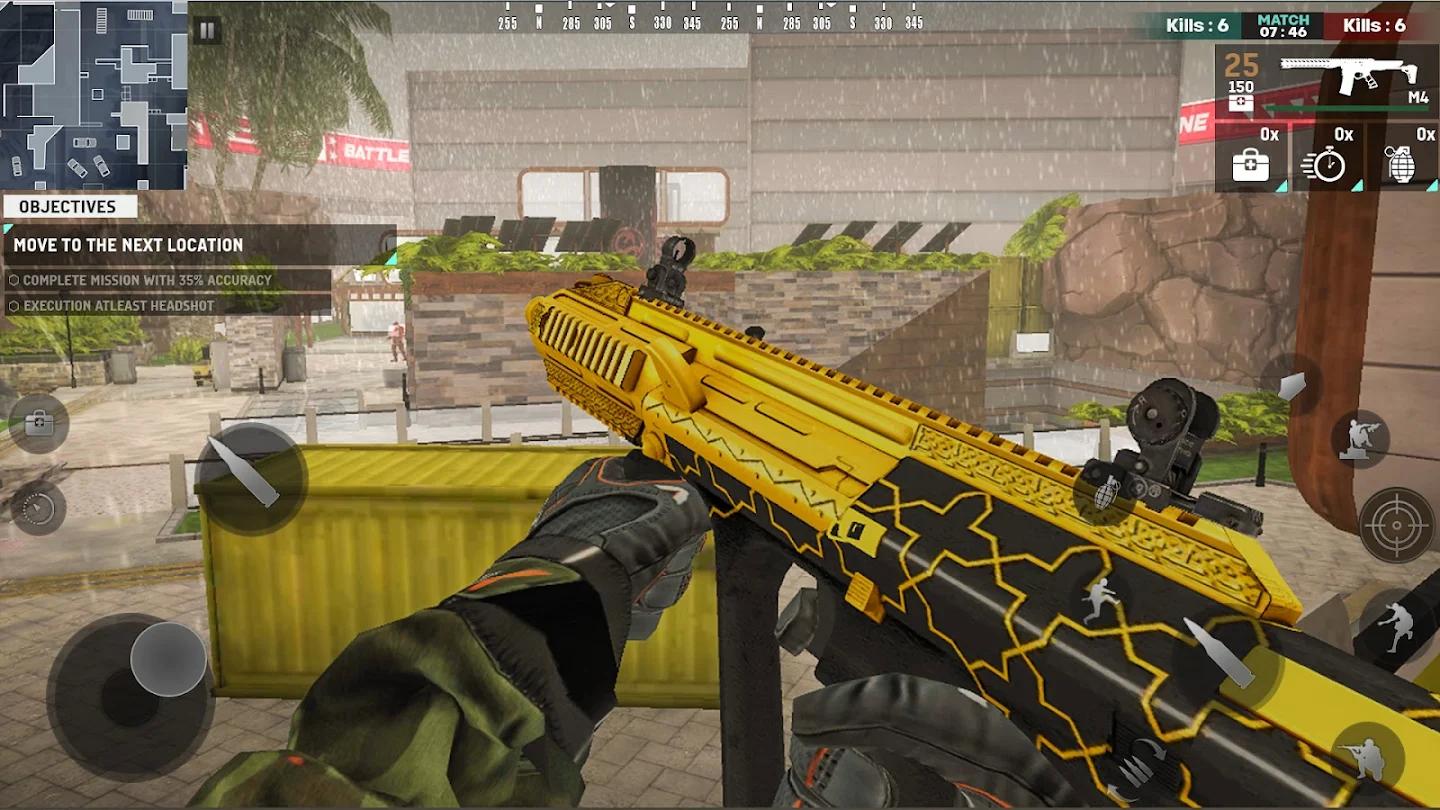Open the minimap
Screen dimensions: 1440x810
pyautogui.click(x=93, y=95)
